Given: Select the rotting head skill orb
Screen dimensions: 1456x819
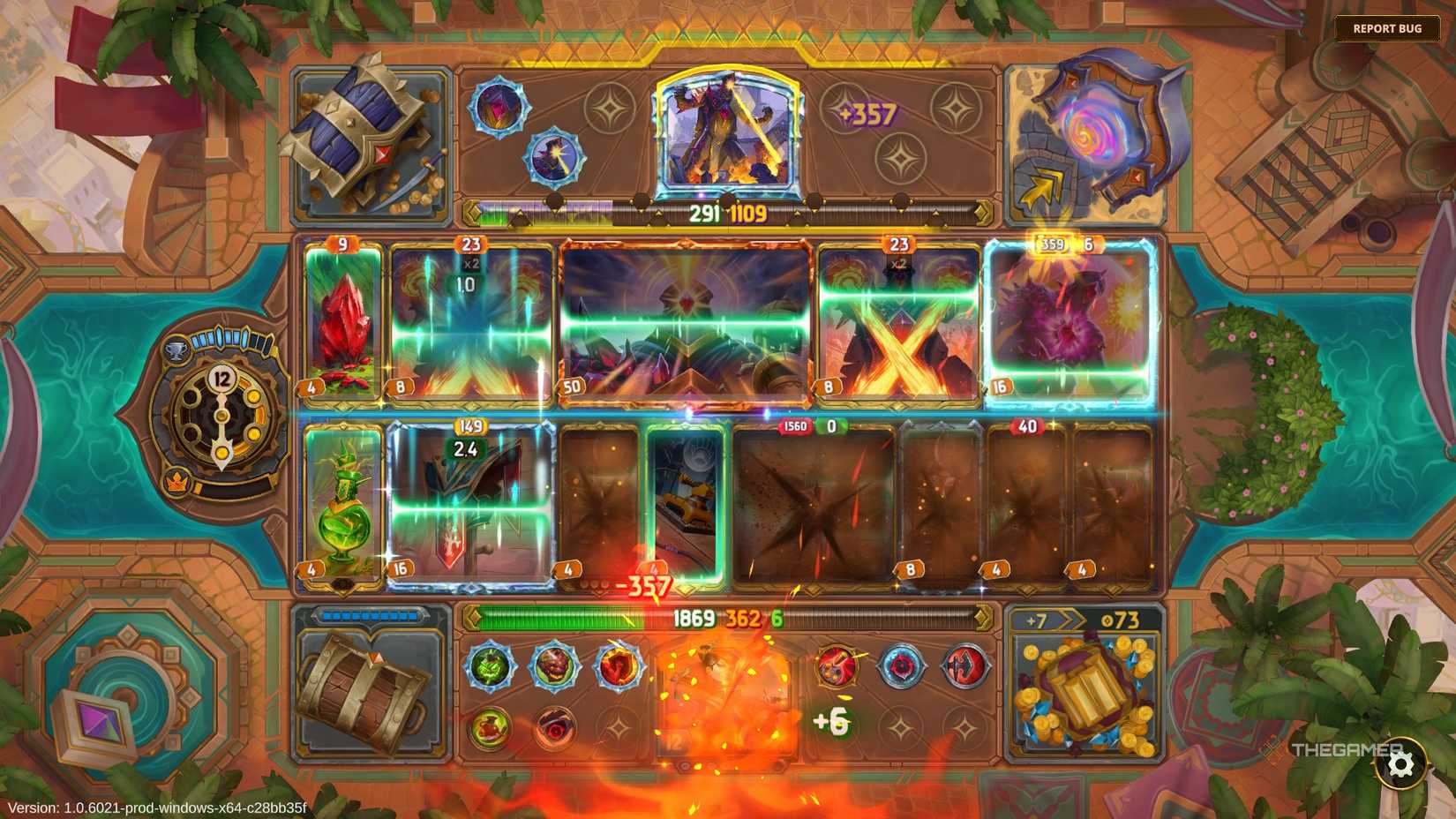Looking at the screenshot, I should click(554, 667).
